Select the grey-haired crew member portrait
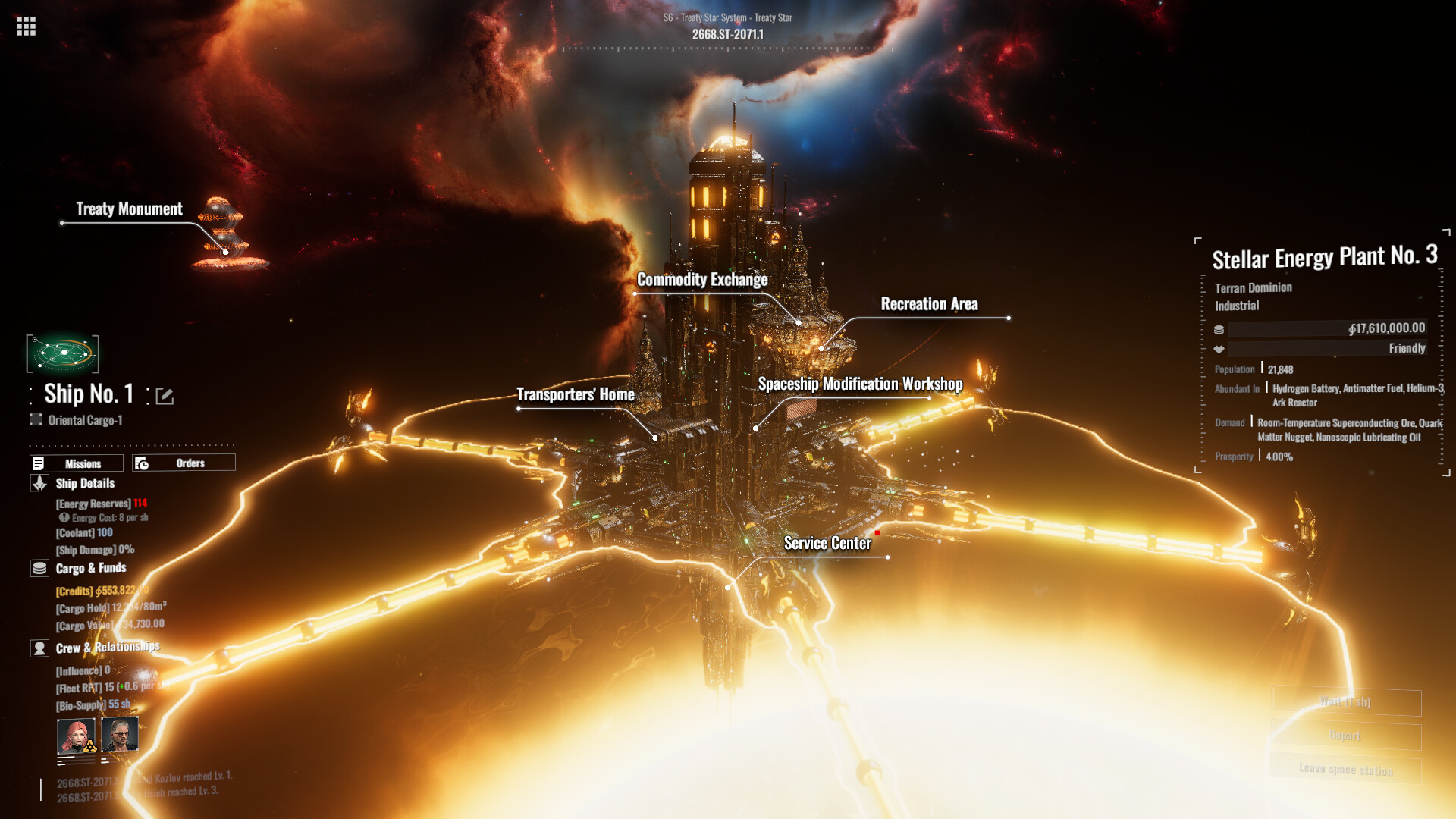Screen dimensions: 1456x819 coord(120,734)
